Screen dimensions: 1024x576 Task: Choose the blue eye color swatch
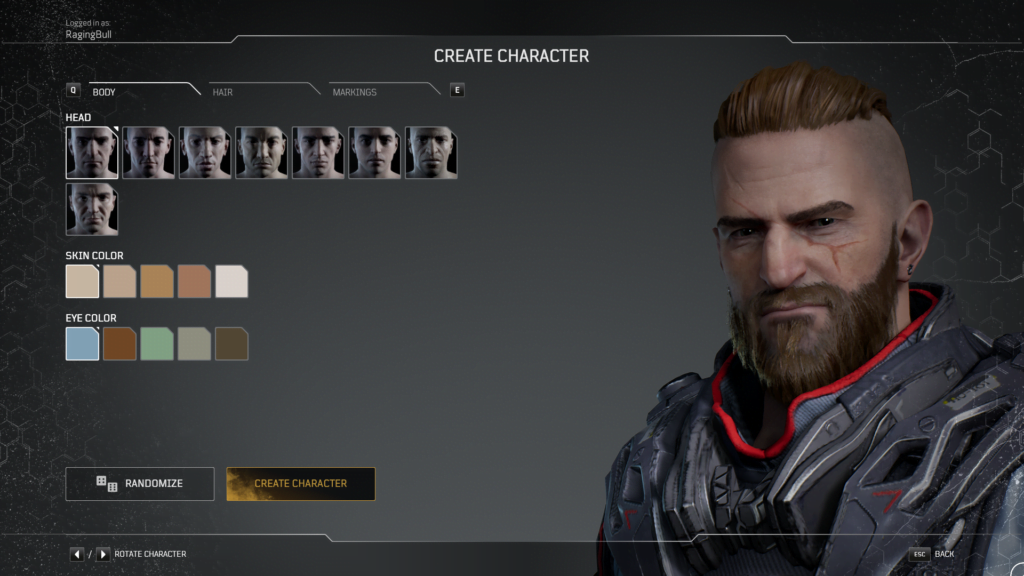coord(82,344)
